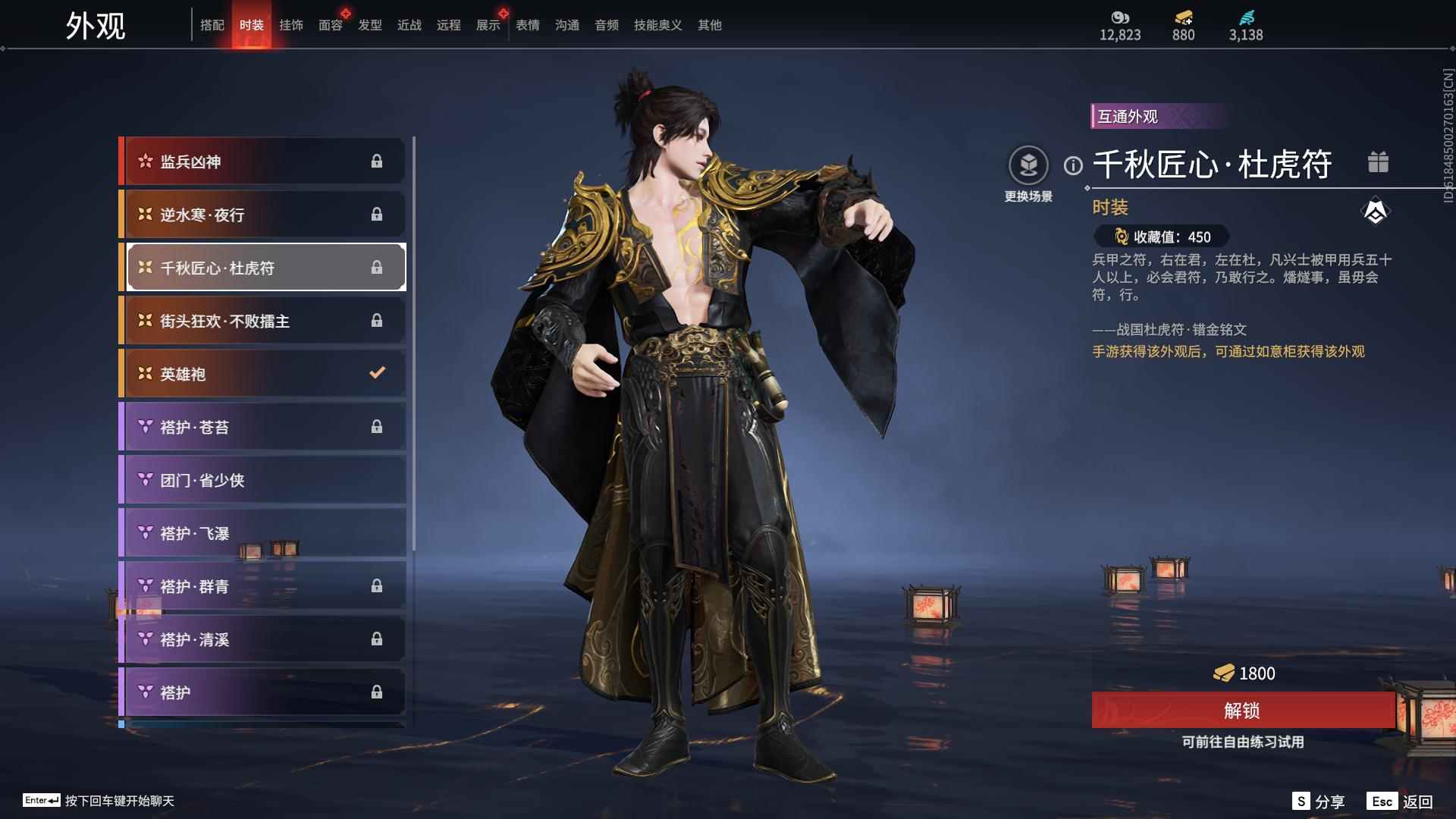The image size is (1456, 819).
Task: Click the gift box icon
Action: tap(1378, 162)
